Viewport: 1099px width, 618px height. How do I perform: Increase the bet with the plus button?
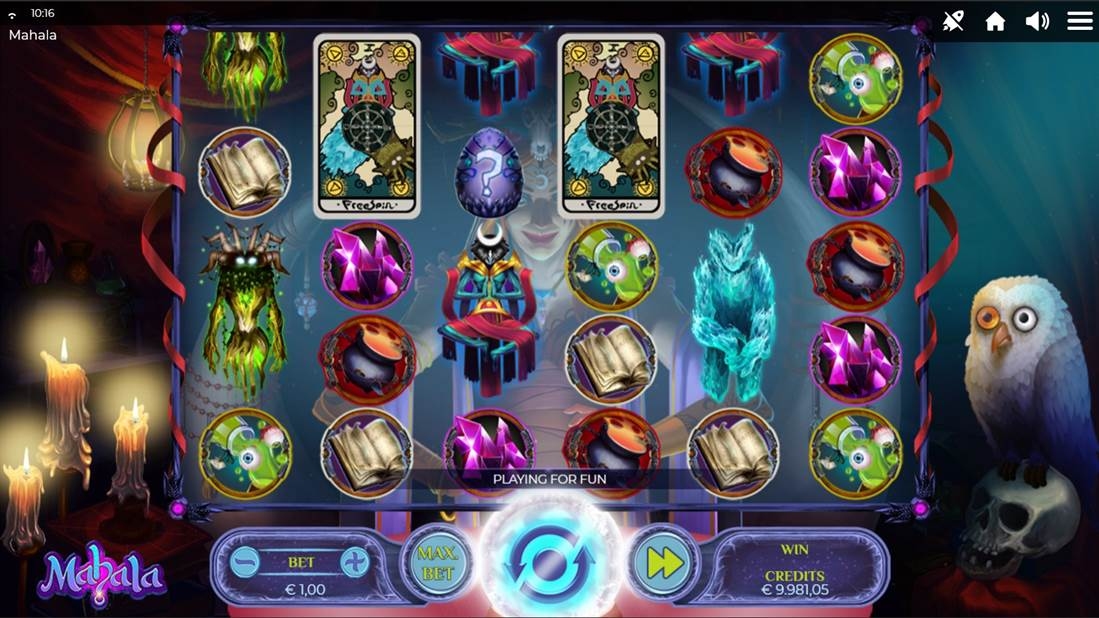[355, 562]
